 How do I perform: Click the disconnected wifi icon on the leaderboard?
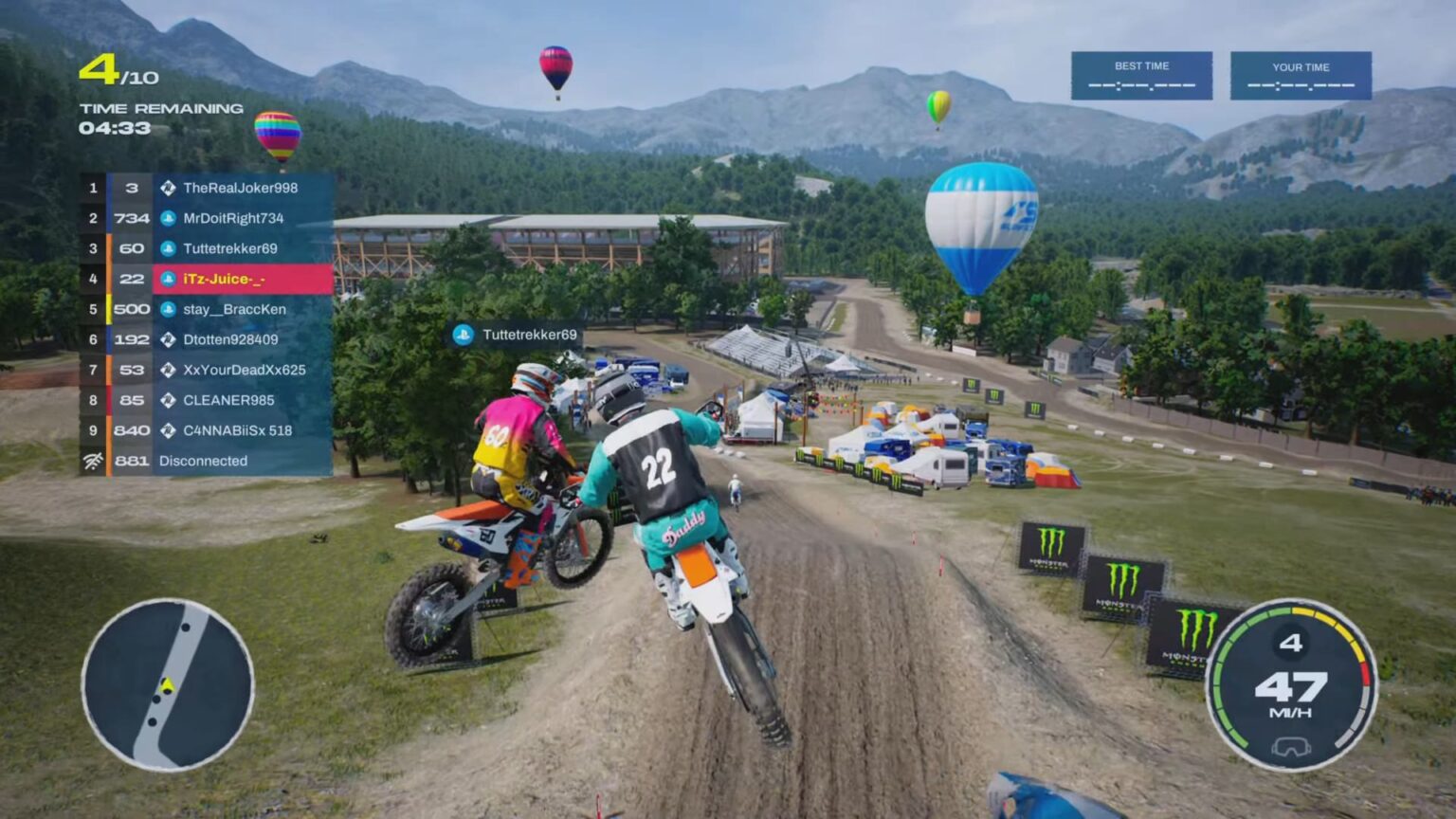tap(91, 461)
